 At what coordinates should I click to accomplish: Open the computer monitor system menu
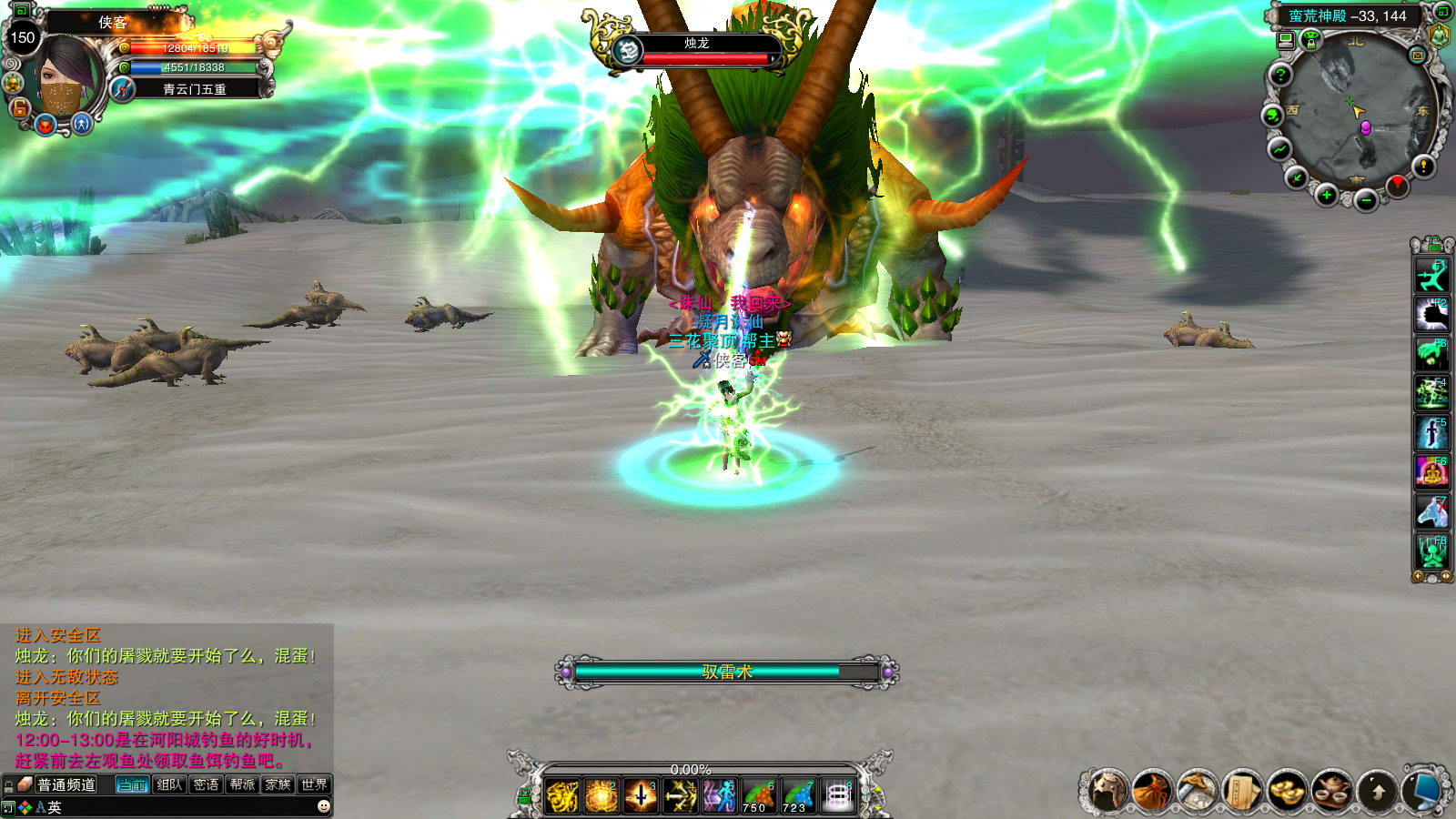pyautogui.click(x=1421, y=791)
